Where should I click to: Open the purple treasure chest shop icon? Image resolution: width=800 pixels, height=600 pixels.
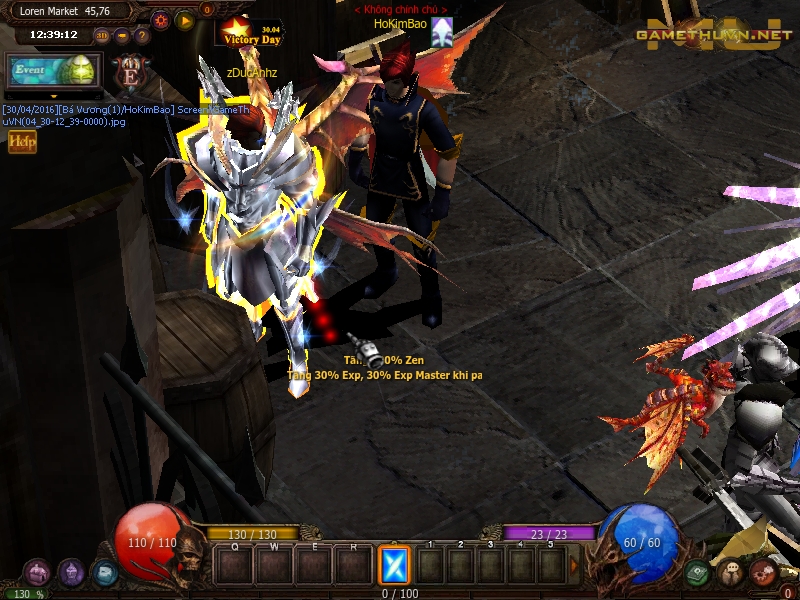pyautogui.click(x=37, y=572)
